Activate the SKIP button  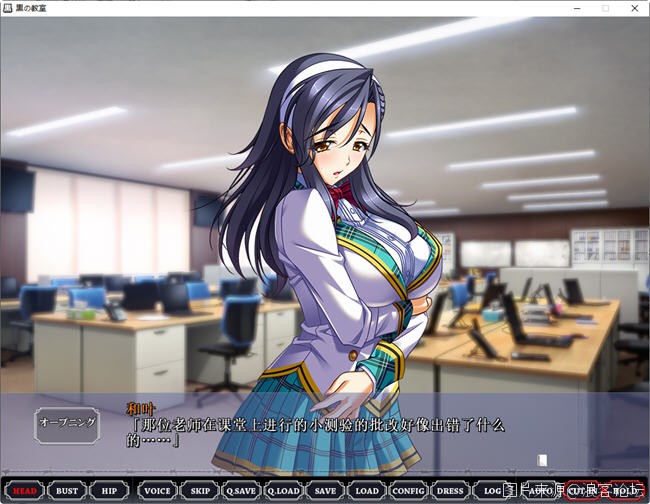(201, 491)
